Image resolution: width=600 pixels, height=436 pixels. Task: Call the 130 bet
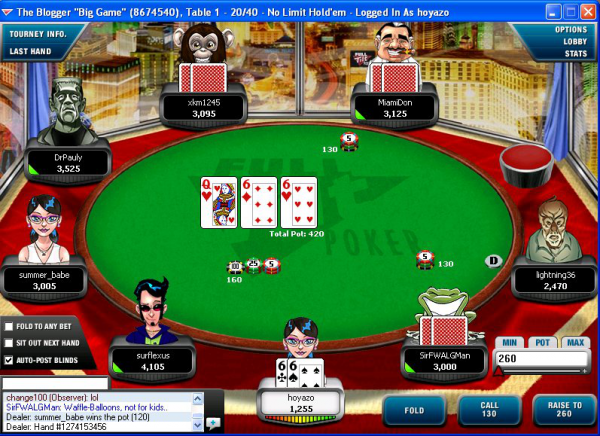[486, 410]
